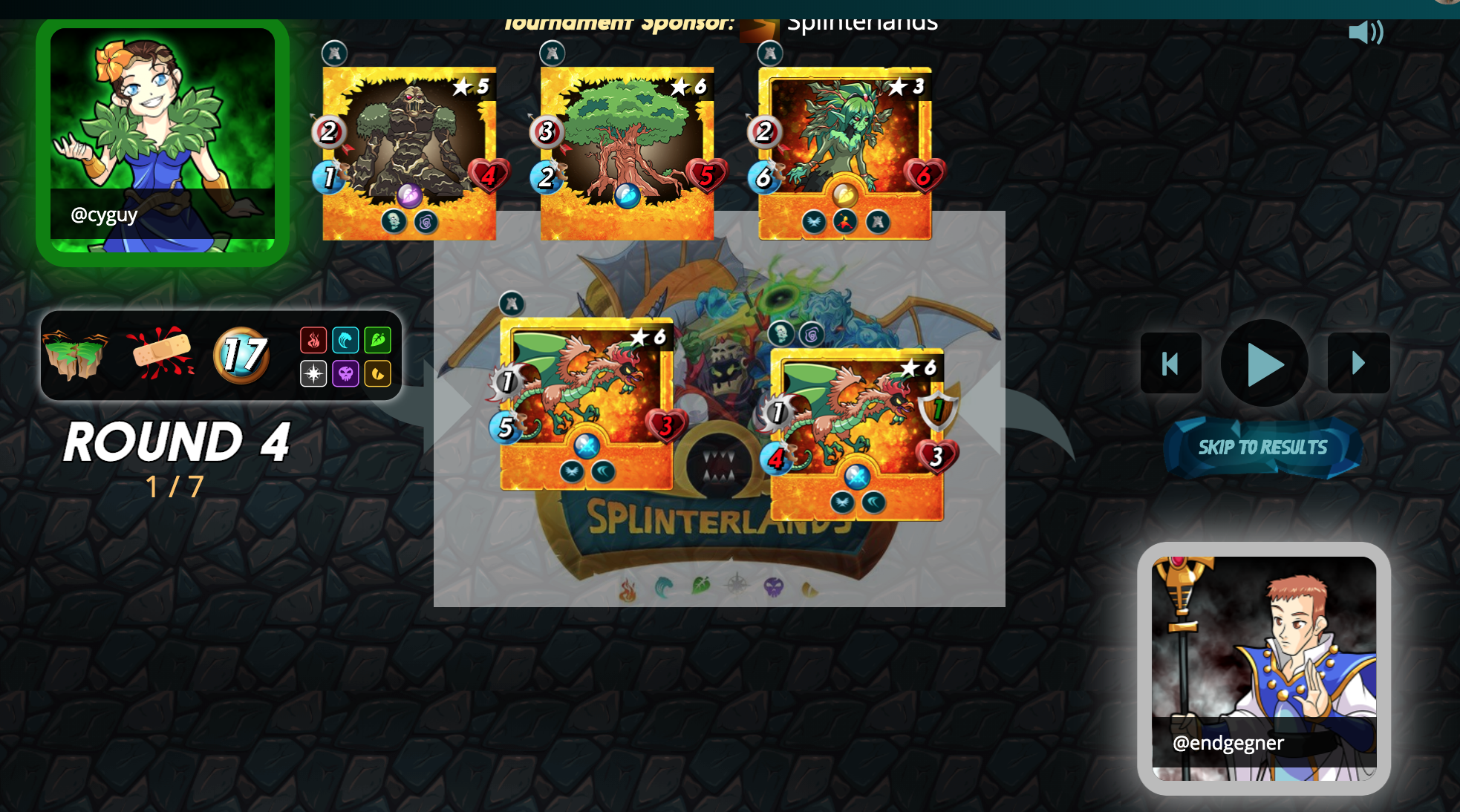Click the 17 mana cap icon
This screenshot has height=812, width=1460.
[241, 355]
